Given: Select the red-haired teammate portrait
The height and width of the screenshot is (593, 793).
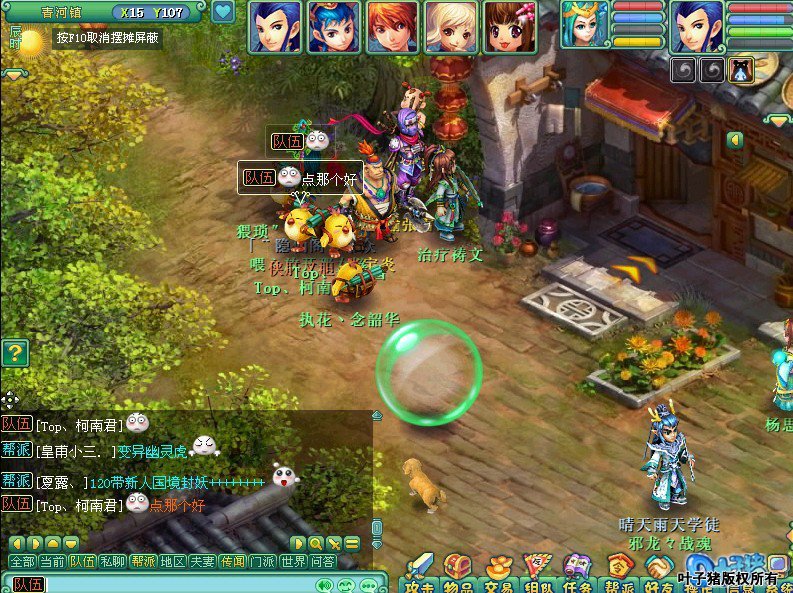Looking at the screenshot, I should (x=392, y=27).
